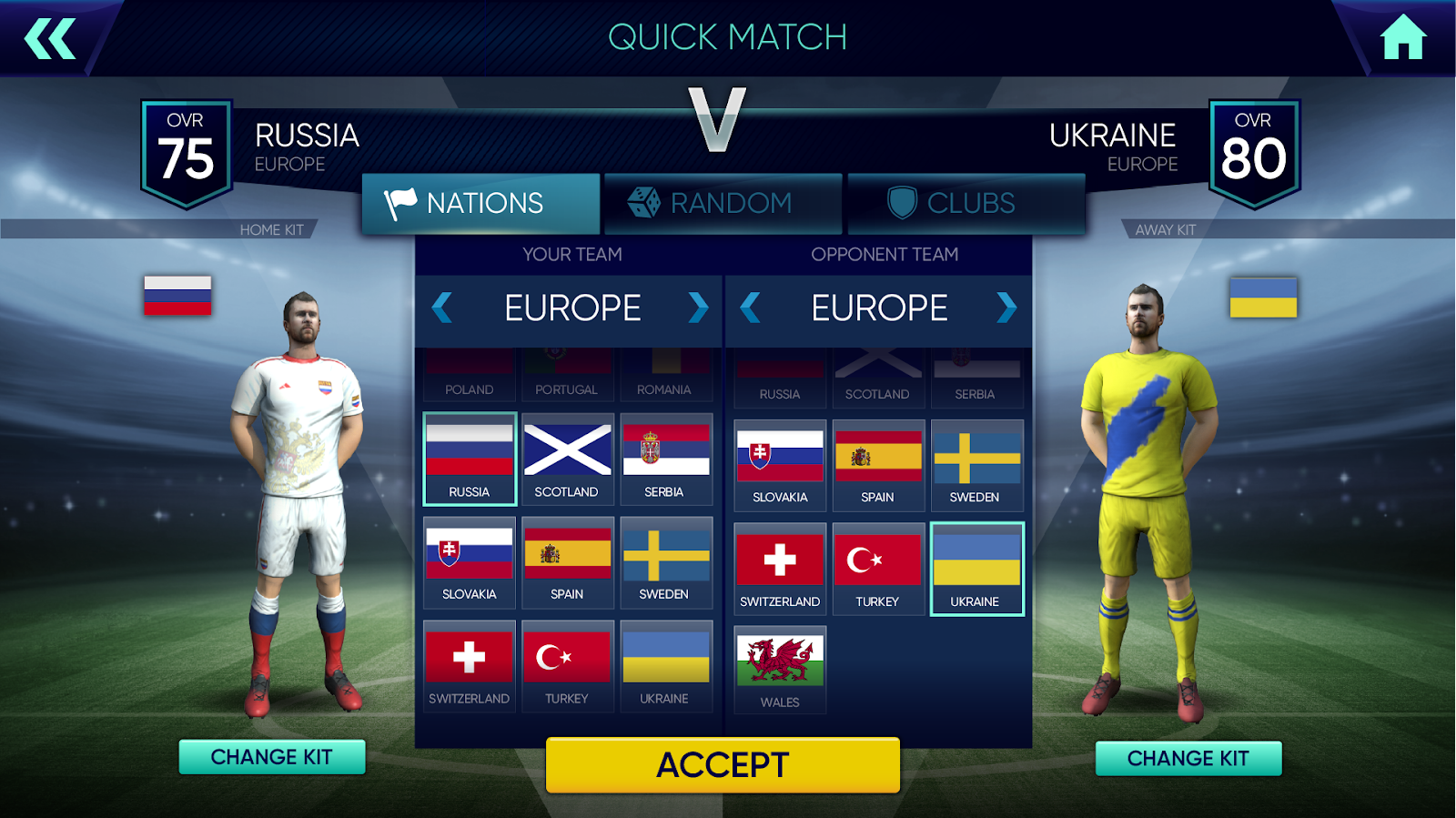Change Ukraine's away kit

tap(1188, 758)
